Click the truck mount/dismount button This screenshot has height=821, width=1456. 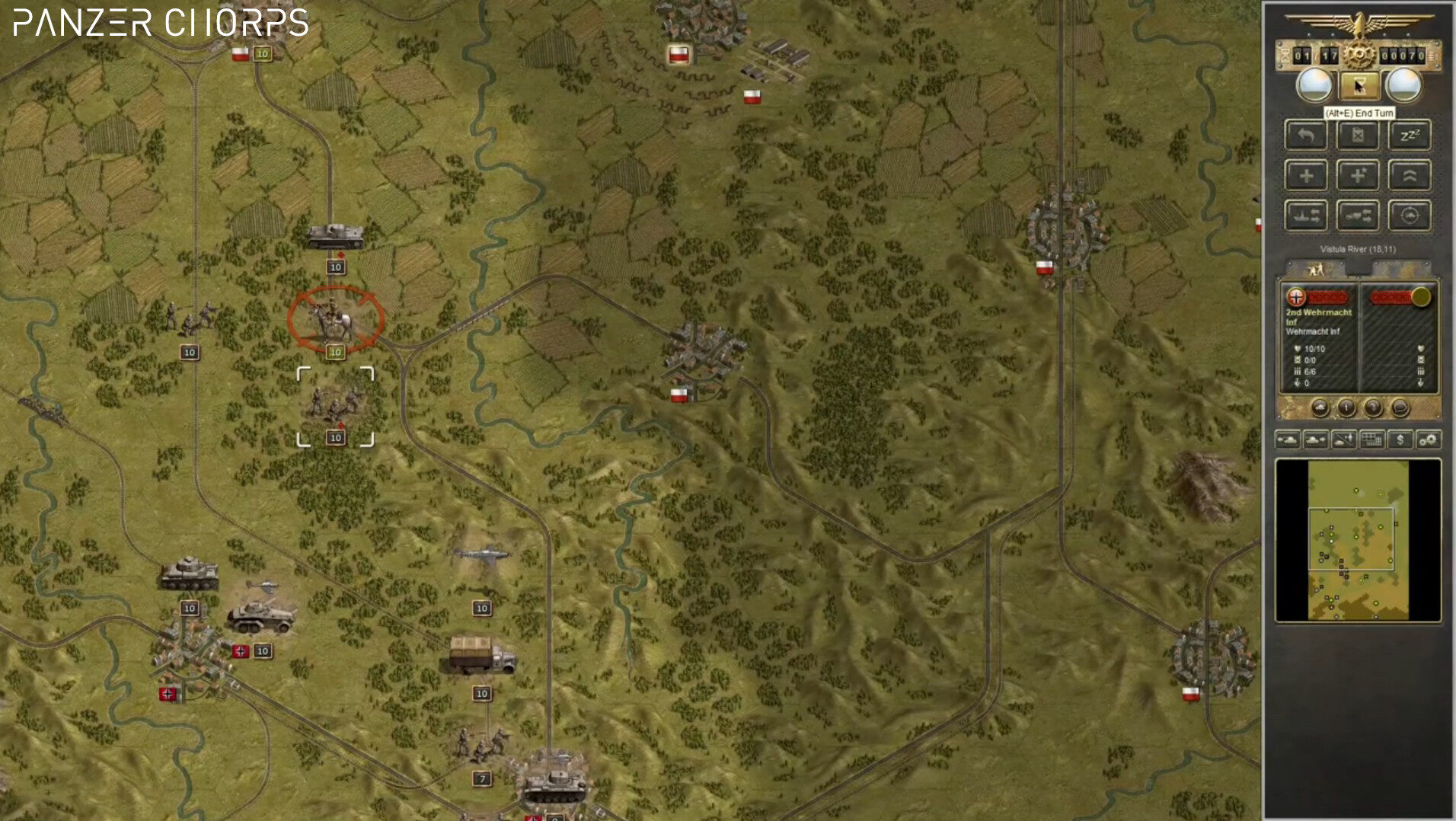pyautogui.click(x=1358, y=216)
